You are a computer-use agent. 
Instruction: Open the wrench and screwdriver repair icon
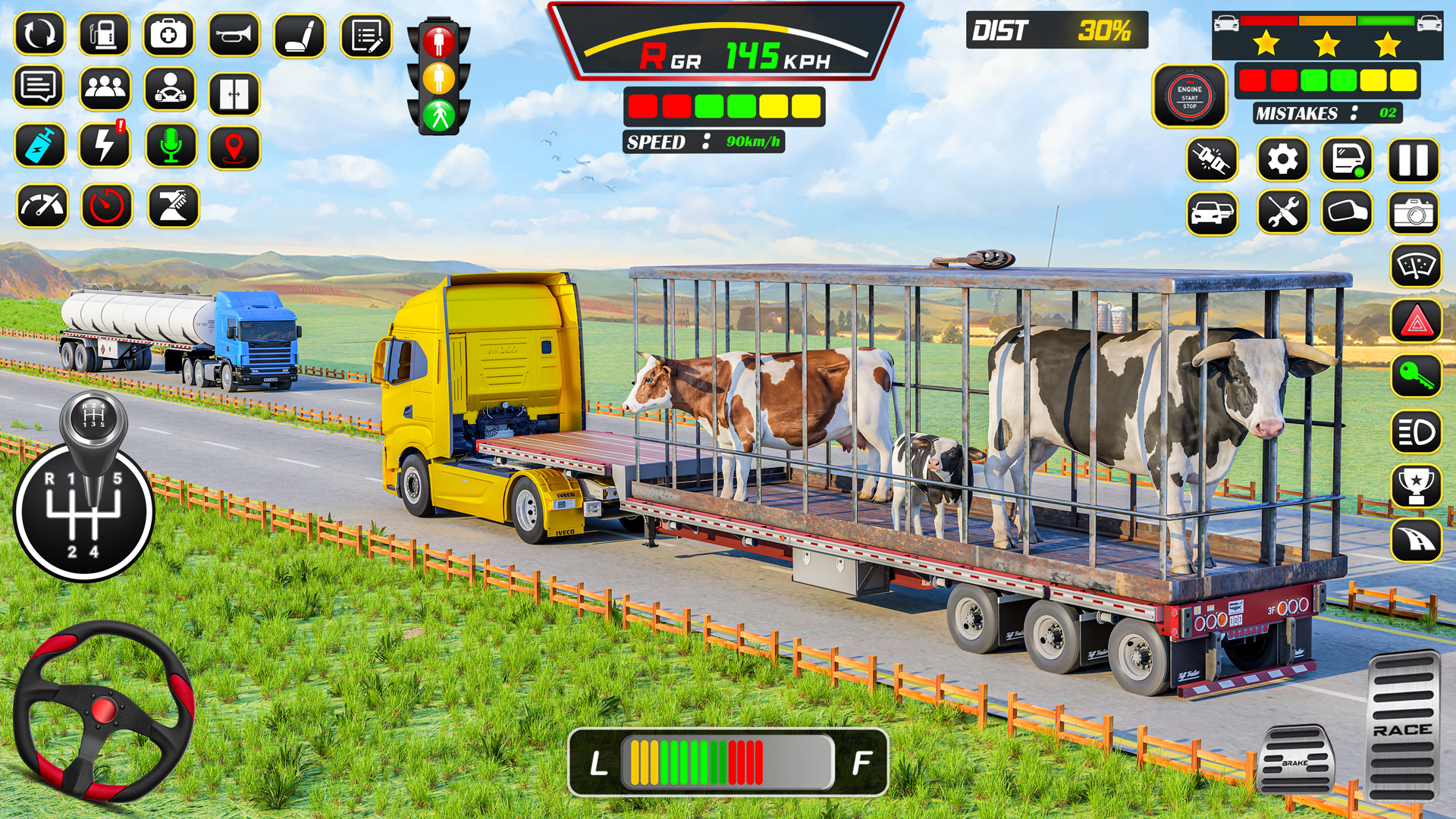point(1282,212)
